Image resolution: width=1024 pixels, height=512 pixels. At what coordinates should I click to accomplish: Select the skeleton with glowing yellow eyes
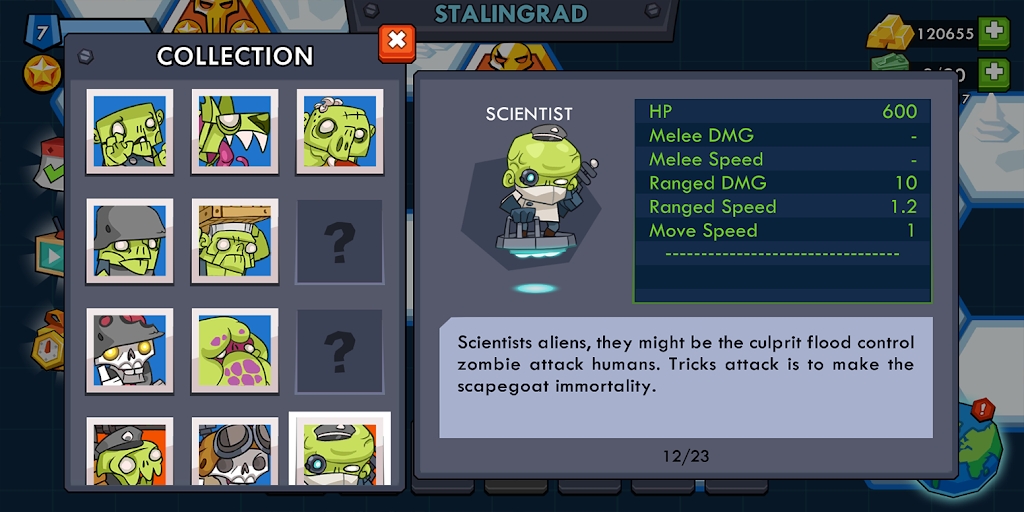click(130, 350)
